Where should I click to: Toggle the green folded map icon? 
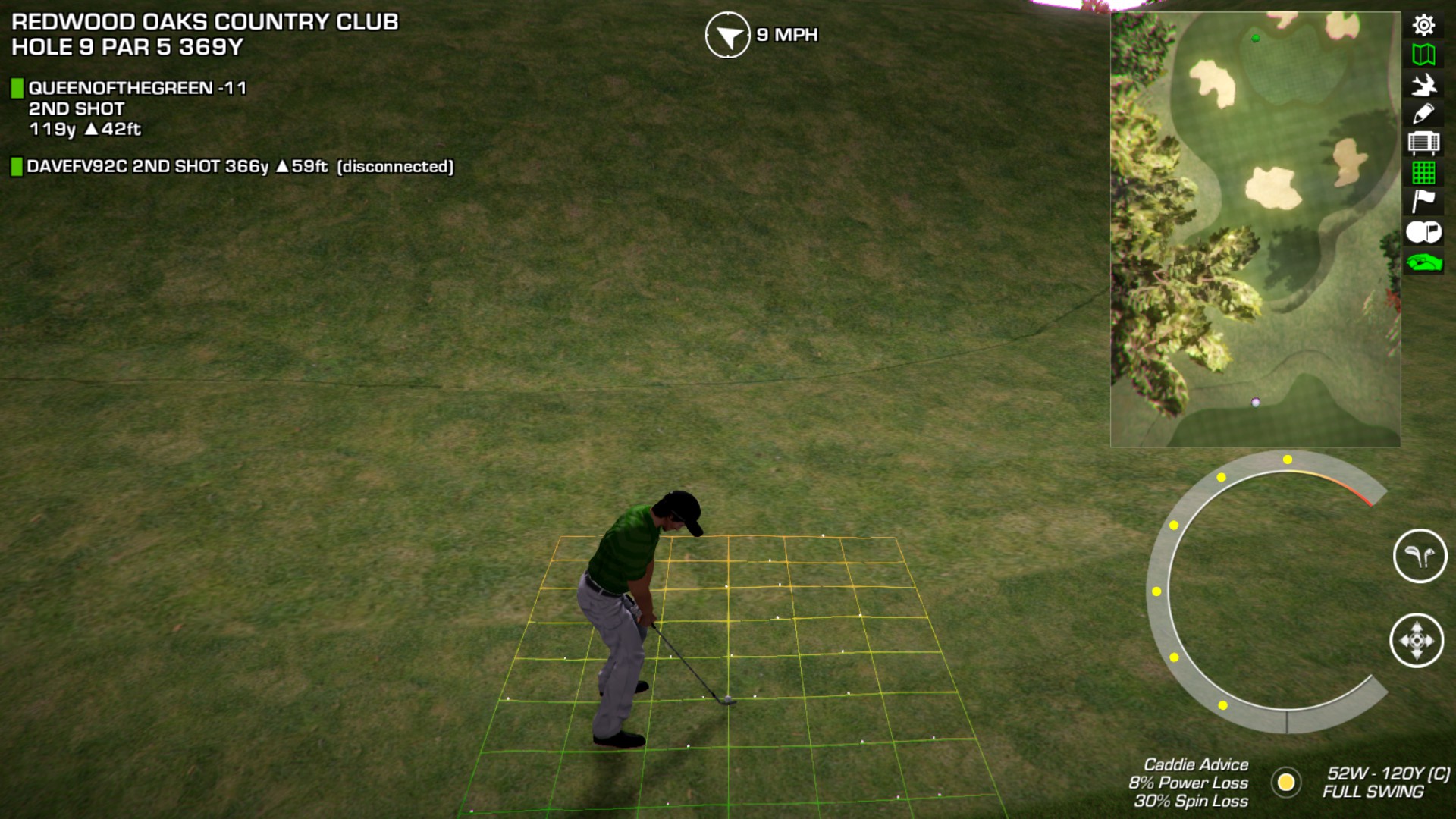point(1423,55)
